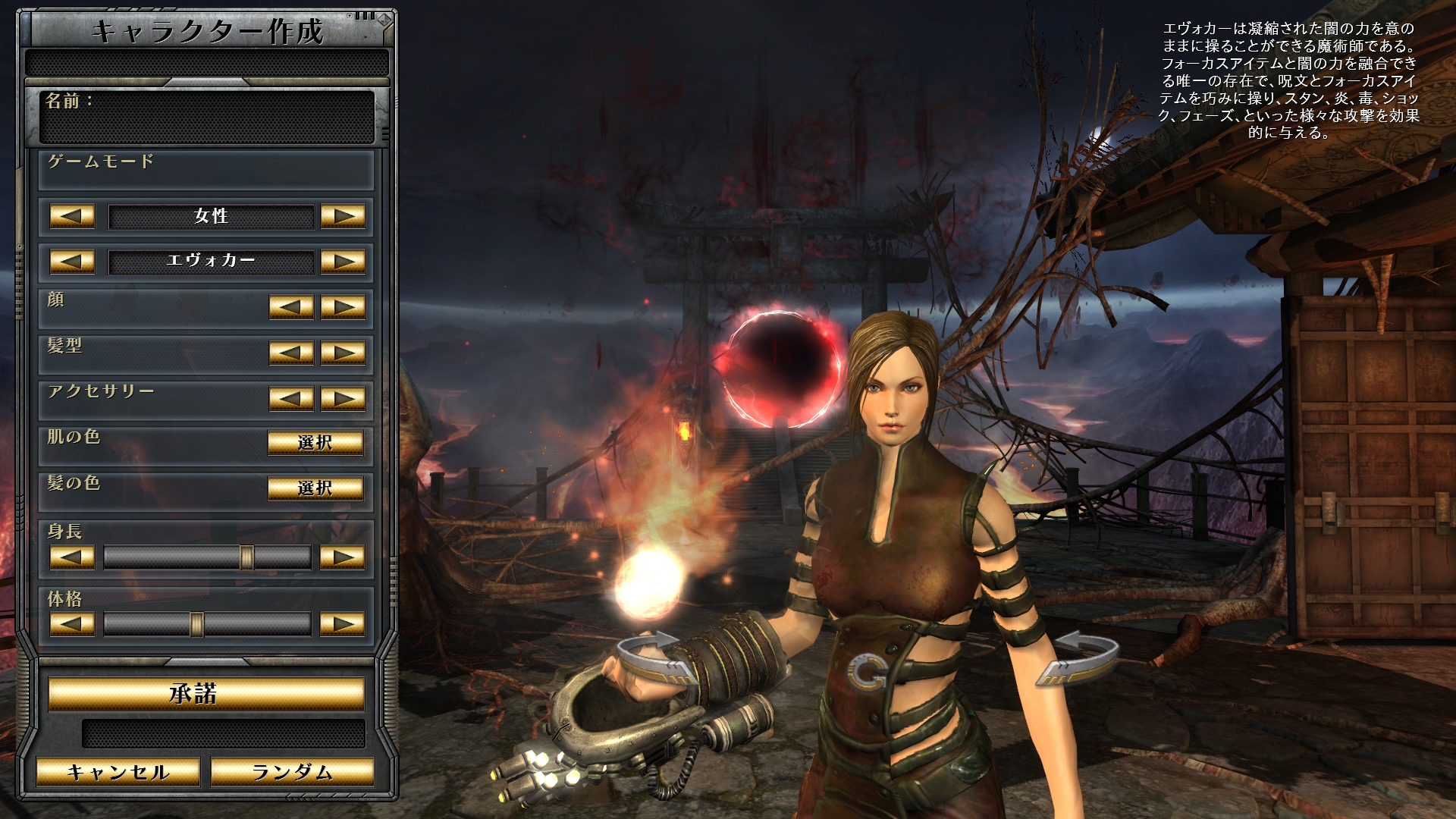The width and height of the screenshot is (1456, 819).
Task: Open the hair color (髪の色) selection
Action: (315, 488)
